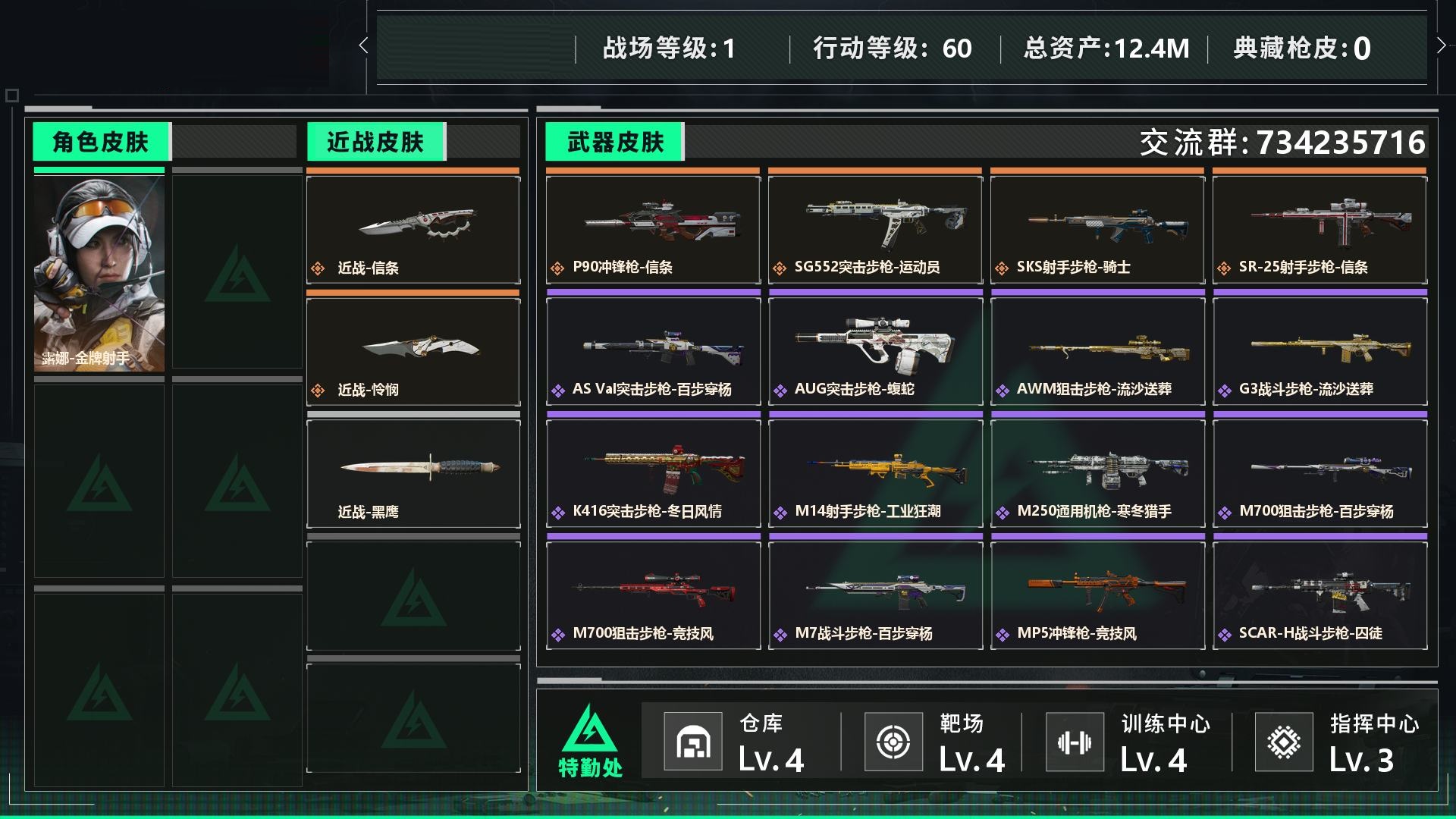Click the 特勤处 green emblem icon
The image size is (1456, 819).
(591, 732)
